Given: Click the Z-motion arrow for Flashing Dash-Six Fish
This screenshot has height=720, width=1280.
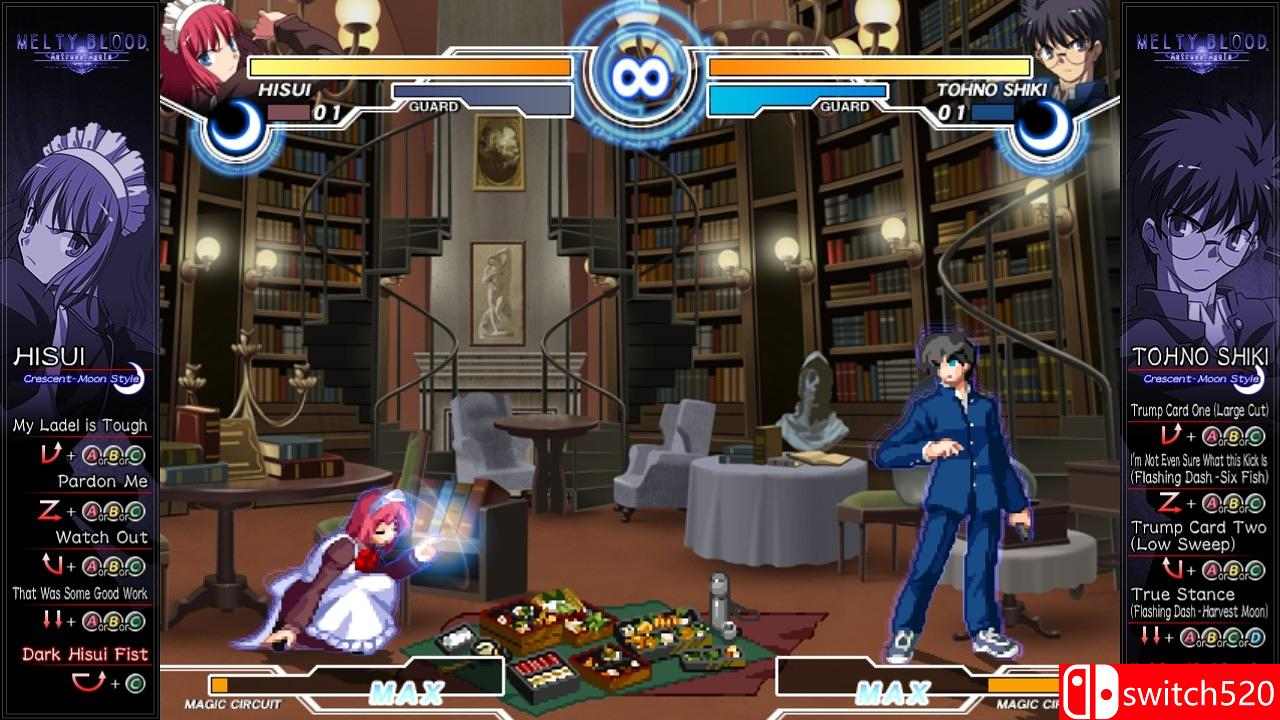Looking at the screenshot, I should [x=1170, y=502].
